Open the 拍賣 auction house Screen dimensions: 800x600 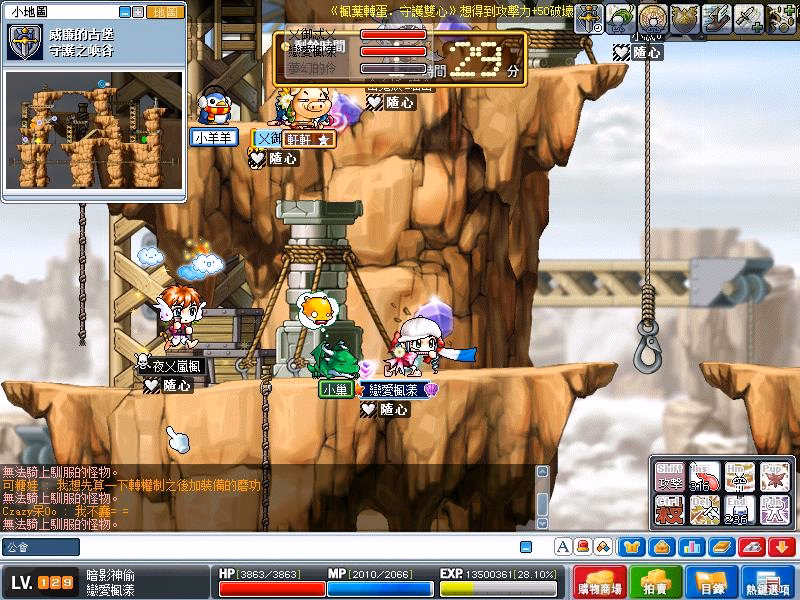656,583
